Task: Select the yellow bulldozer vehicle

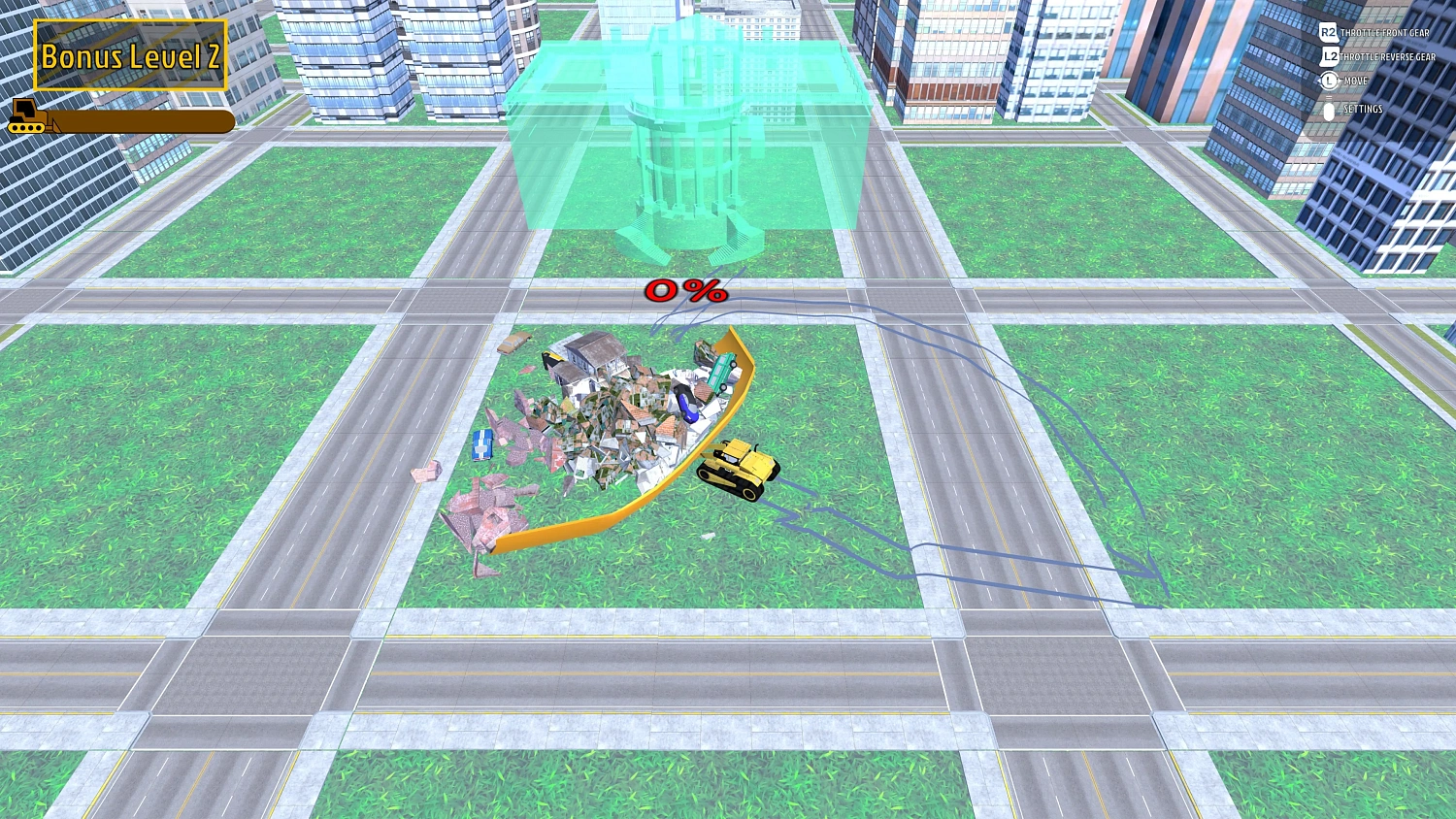Action: click(736, 469)
